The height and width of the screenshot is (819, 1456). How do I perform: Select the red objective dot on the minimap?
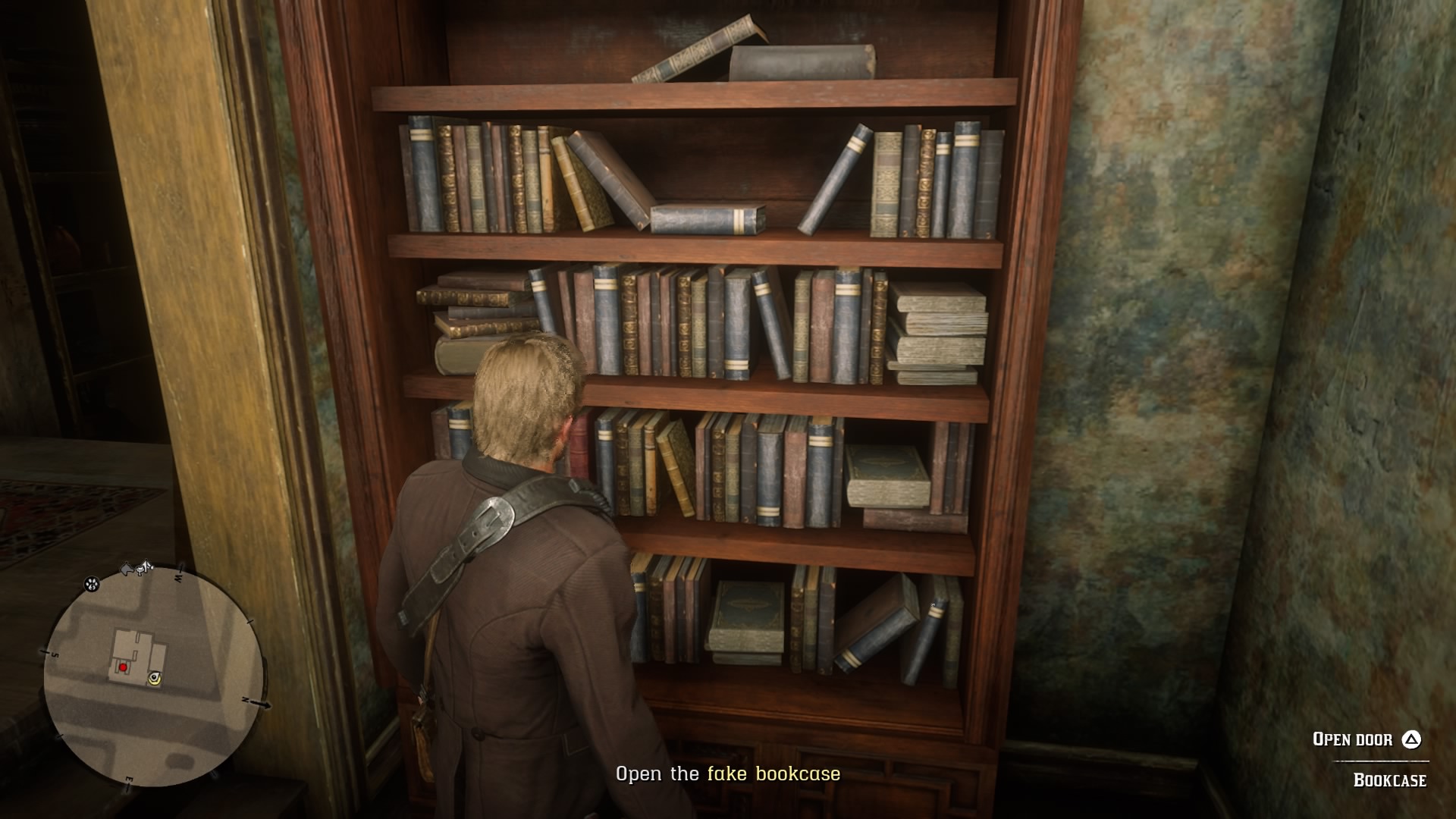click(124, 668)
